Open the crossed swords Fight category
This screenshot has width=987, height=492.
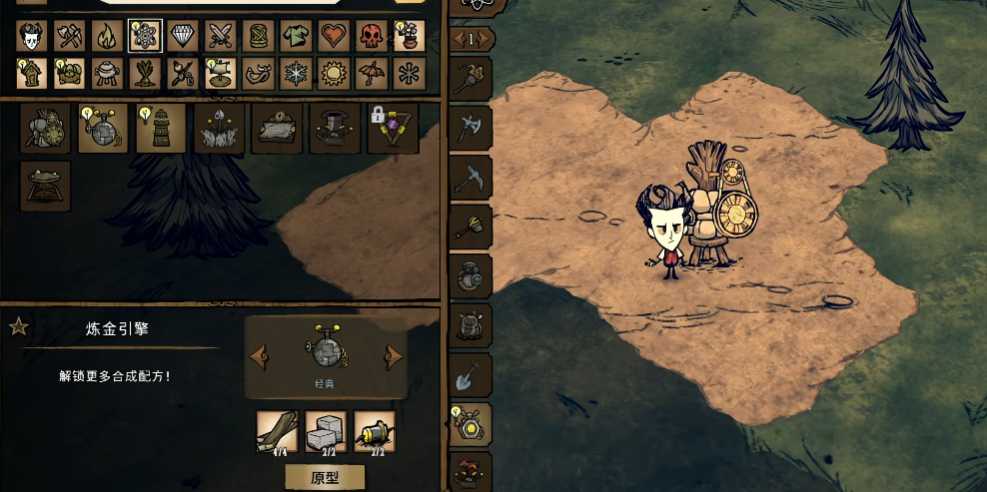click(220, 36)
